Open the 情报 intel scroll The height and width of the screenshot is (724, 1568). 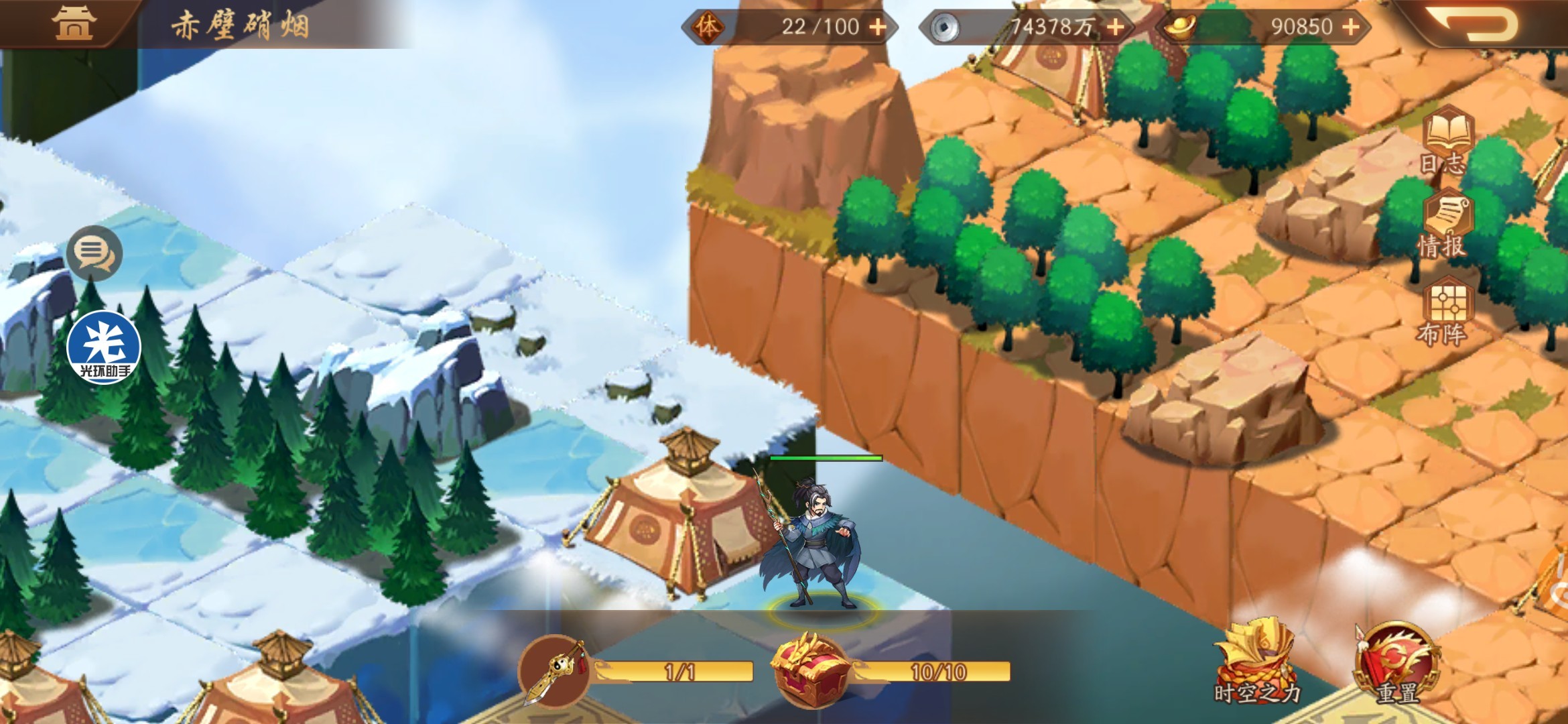tap(1445, 226)
